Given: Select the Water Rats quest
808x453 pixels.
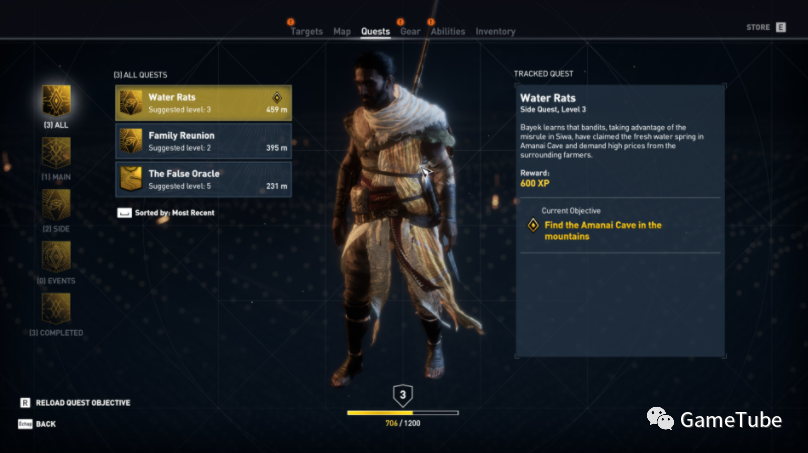Looking at the screenshot, I should [204, 102].
